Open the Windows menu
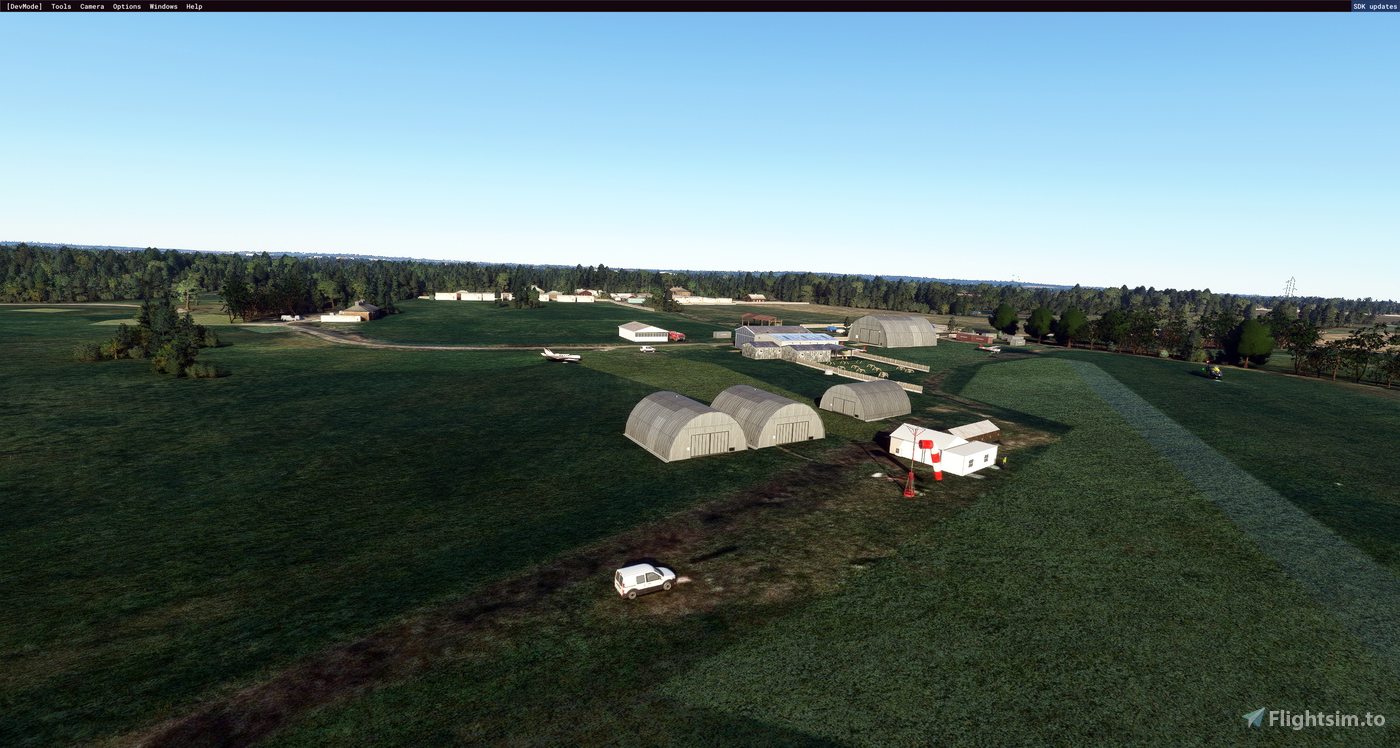 tap(161, 6)
